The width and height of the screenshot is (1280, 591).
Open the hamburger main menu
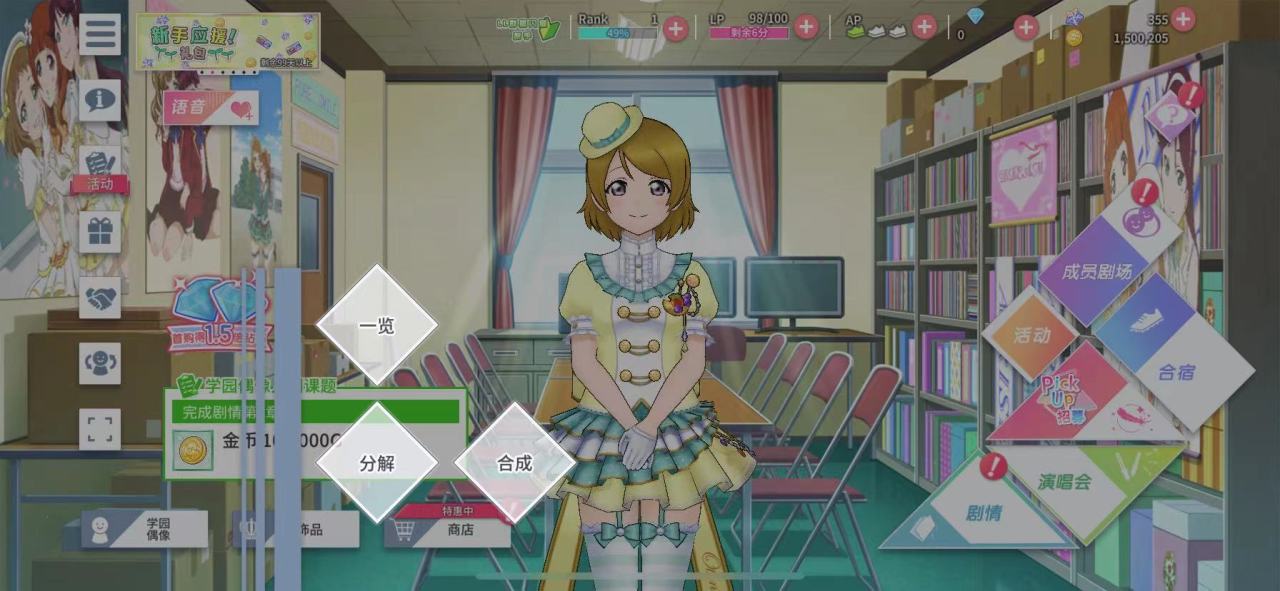click(x=100, y=34)
